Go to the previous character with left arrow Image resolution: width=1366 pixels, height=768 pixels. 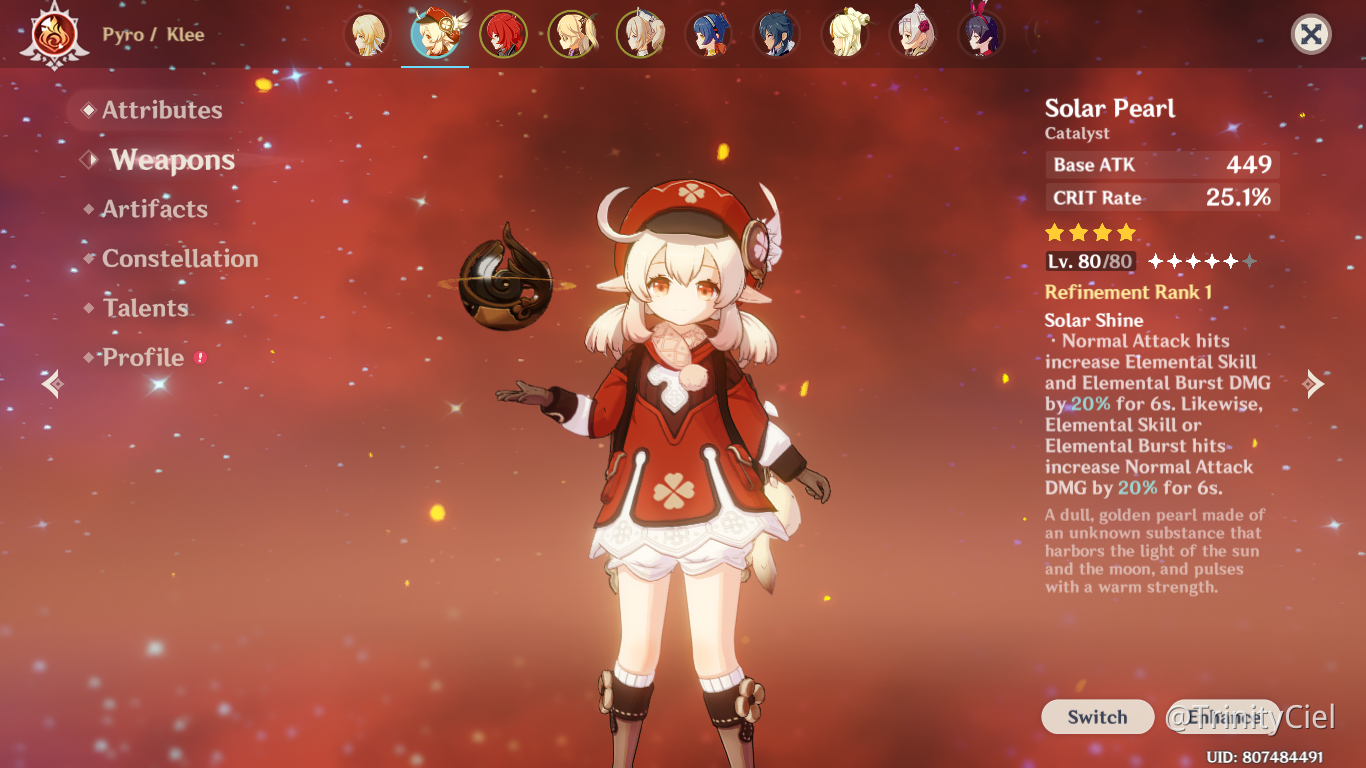click(x=52, y=383)
